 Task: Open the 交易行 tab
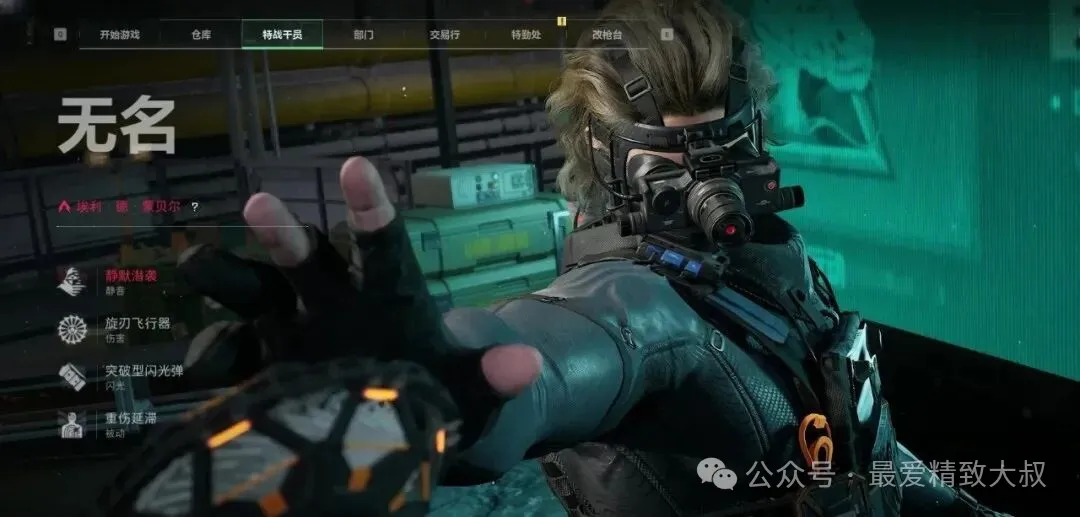click(444, 35)
